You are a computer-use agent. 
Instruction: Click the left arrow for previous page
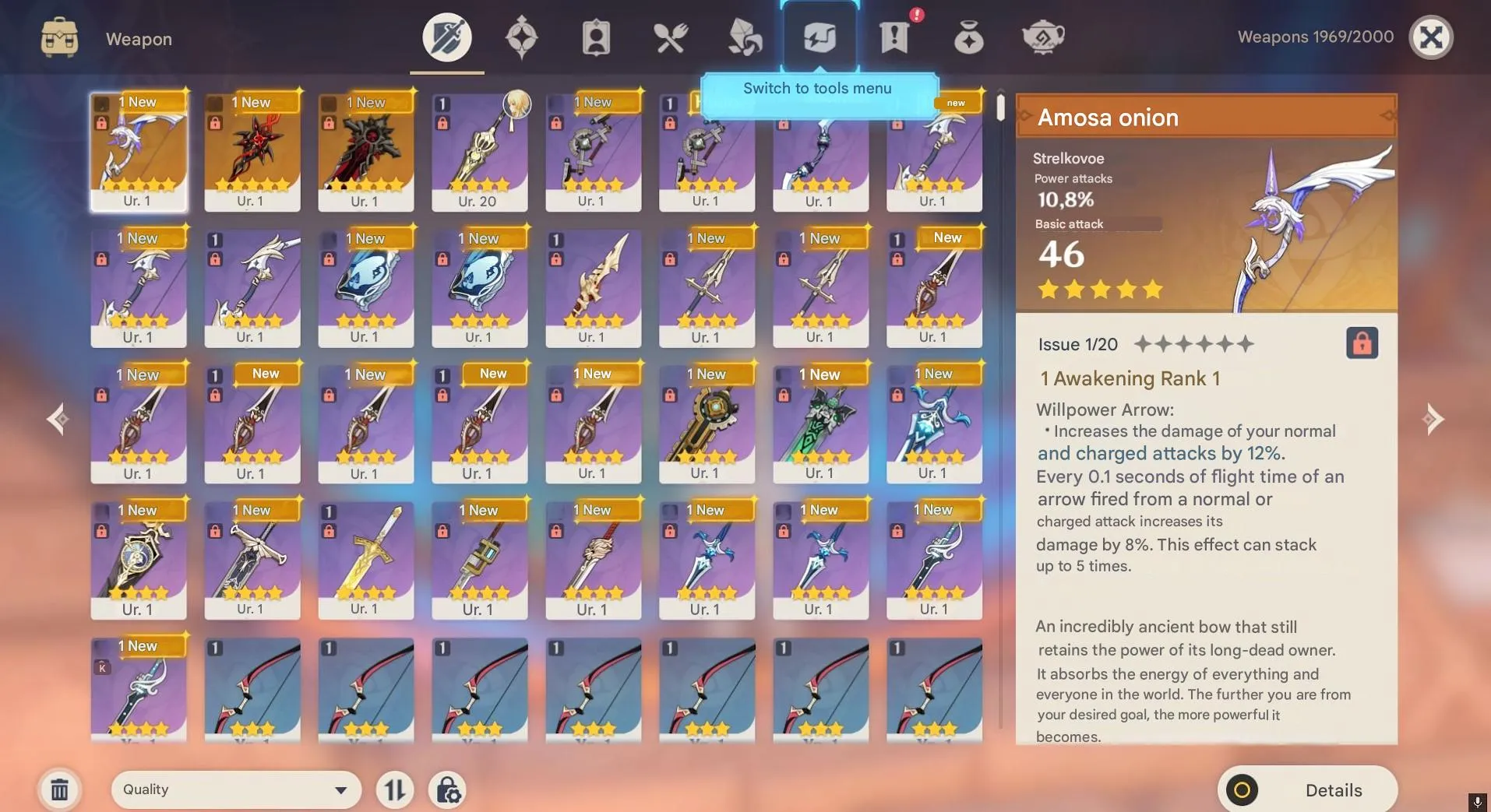tap(57, 419)
